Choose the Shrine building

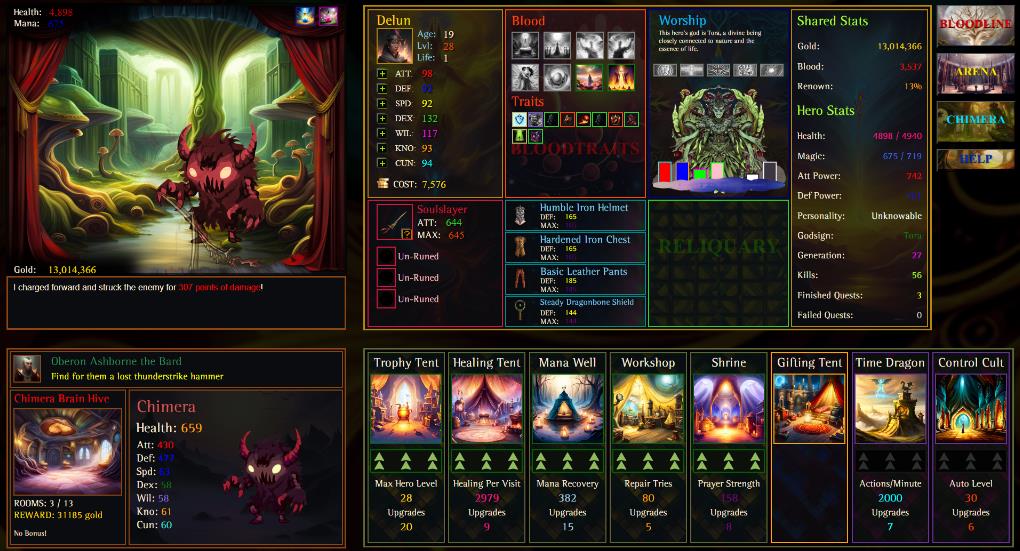point(728,408)
